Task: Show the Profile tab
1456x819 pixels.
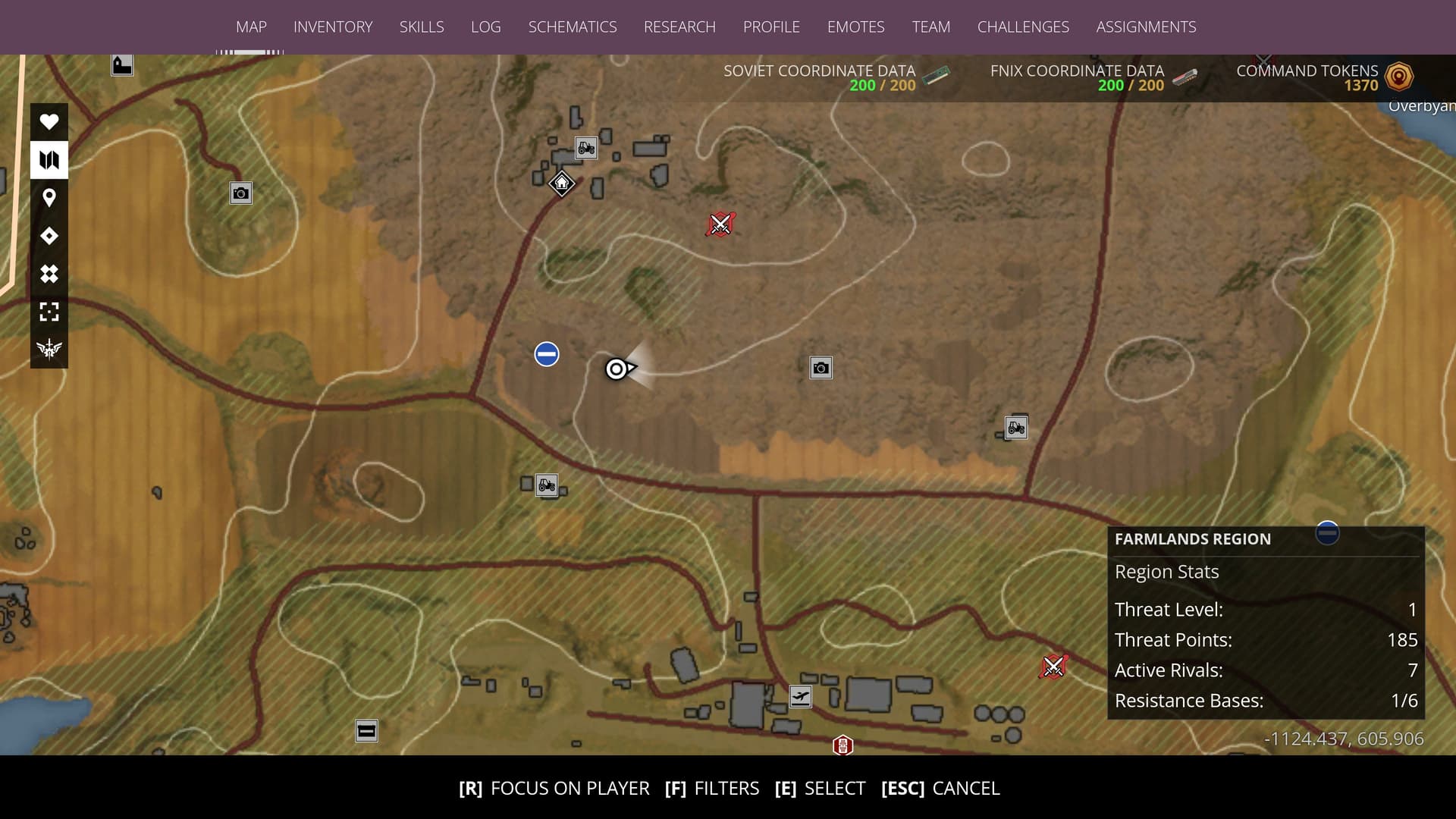Action: tap(771, 27)
